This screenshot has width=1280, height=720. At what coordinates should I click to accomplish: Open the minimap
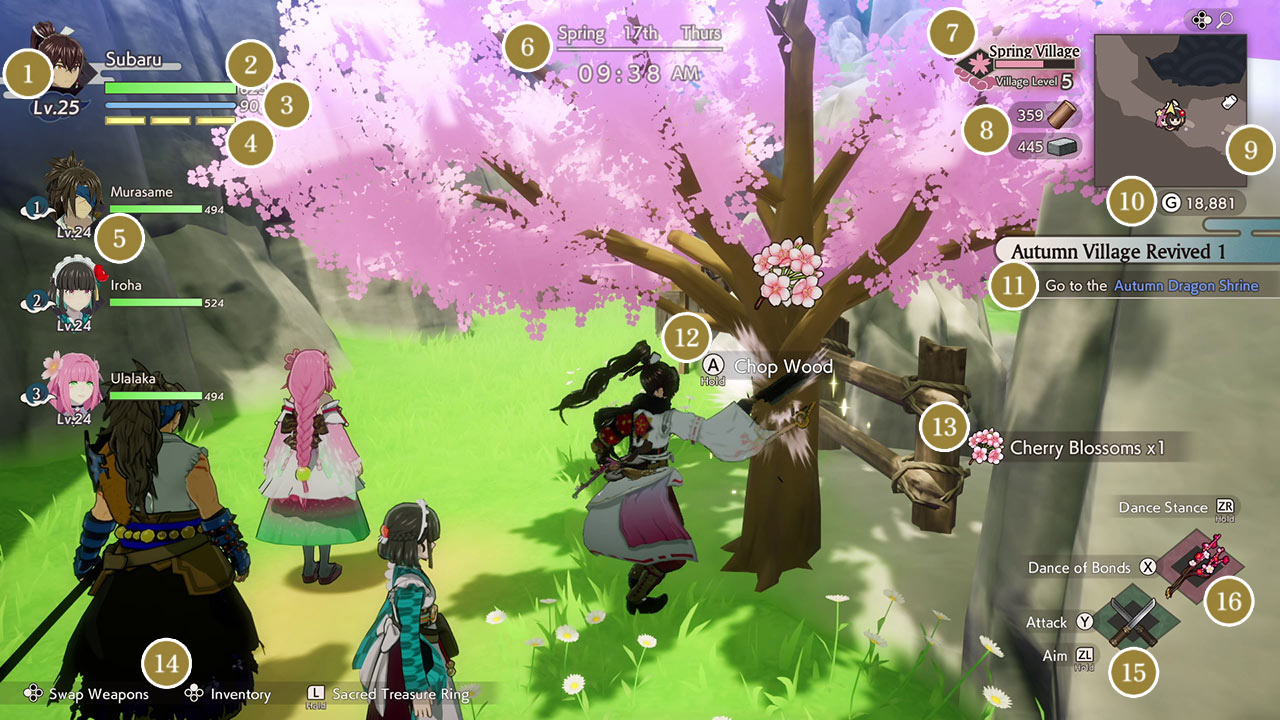[1170, 110]
